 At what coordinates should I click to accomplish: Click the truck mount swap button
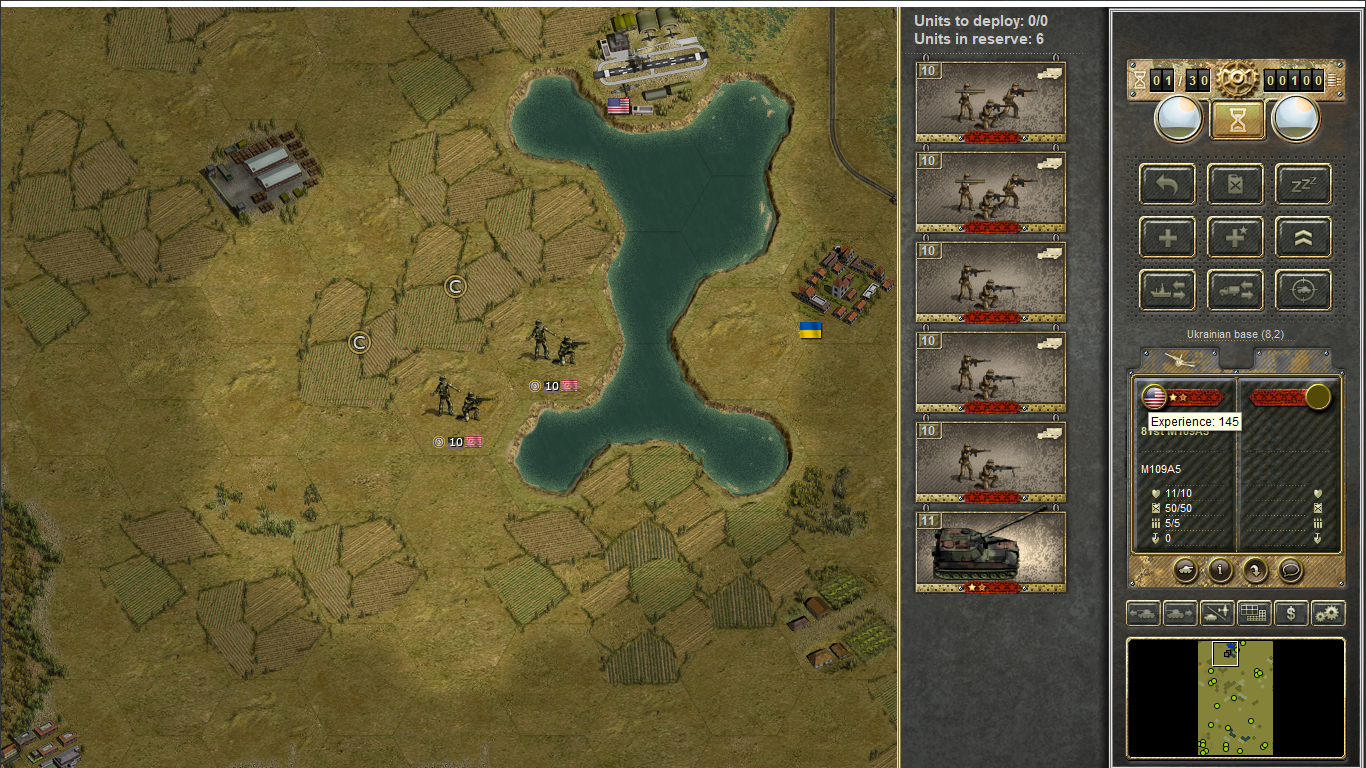pos(1235,291)
